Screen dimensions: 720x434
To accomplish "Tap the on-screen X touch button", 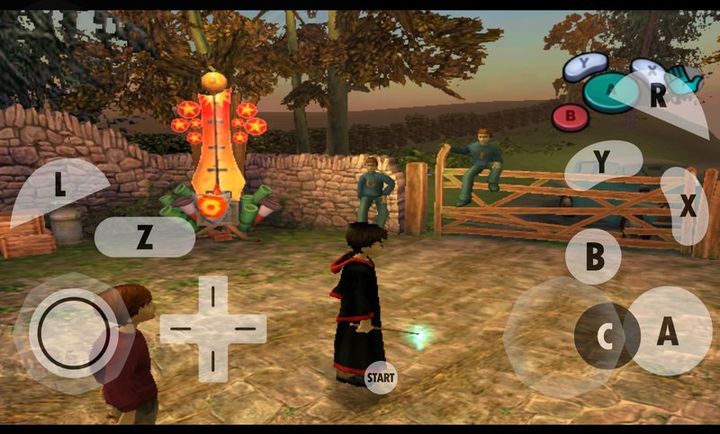I will pyautogui.click(x=688, y=206).
